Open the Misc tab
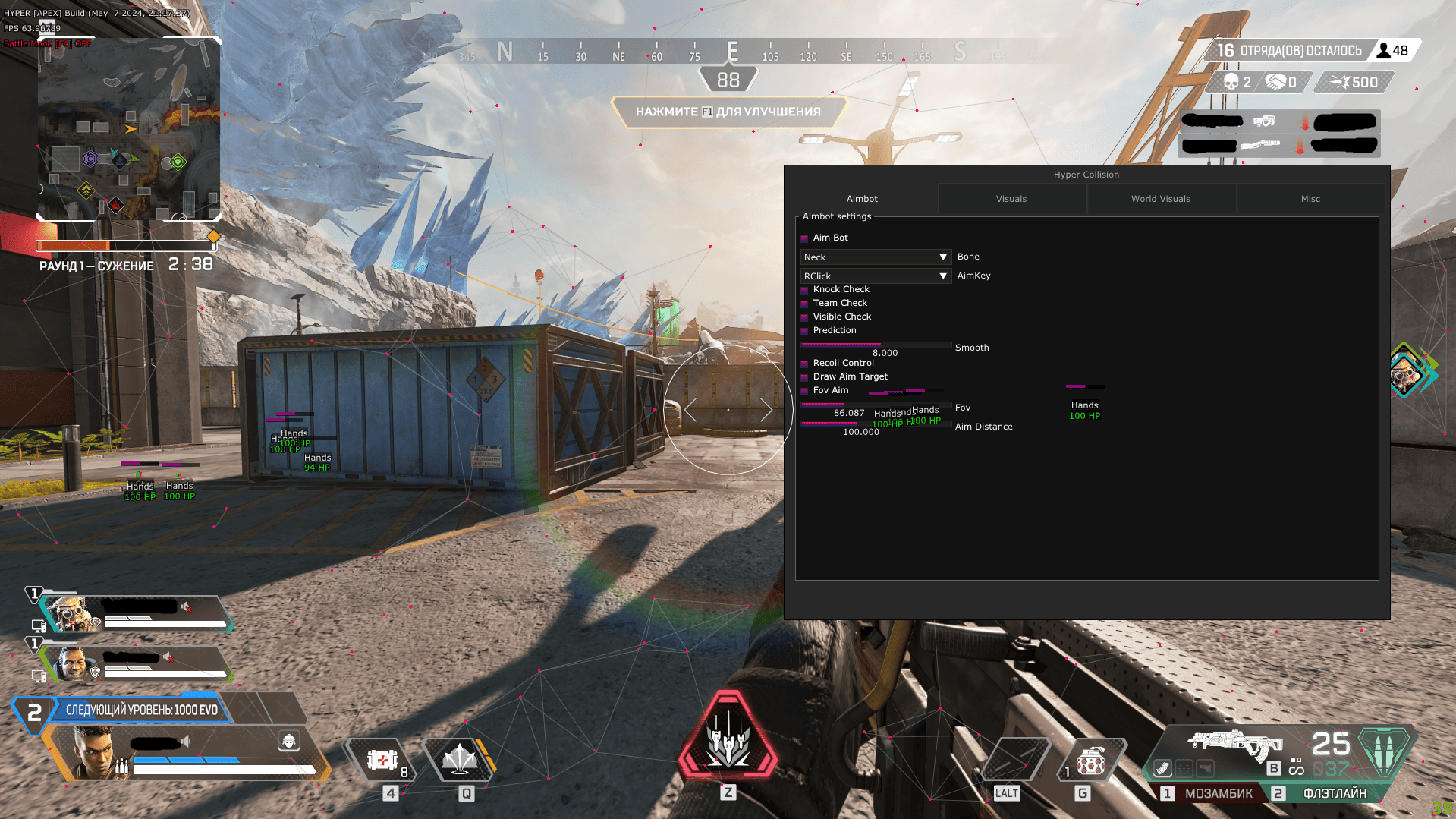This screenshot has height=819, width=1456. pos(1310,198)
